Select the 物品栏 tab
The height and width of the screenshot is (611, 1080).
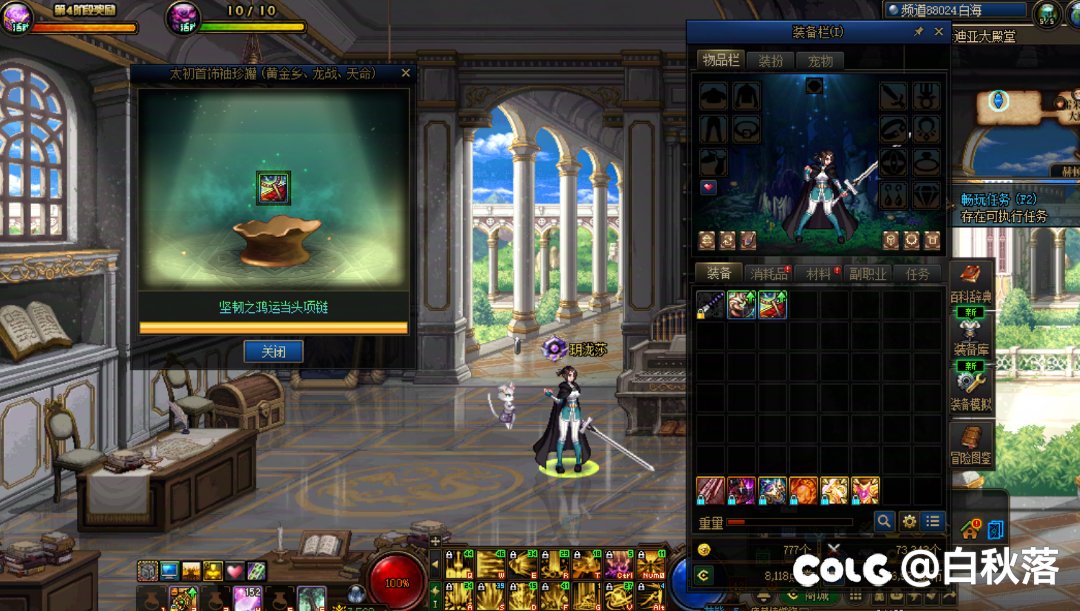click(720, 61)
